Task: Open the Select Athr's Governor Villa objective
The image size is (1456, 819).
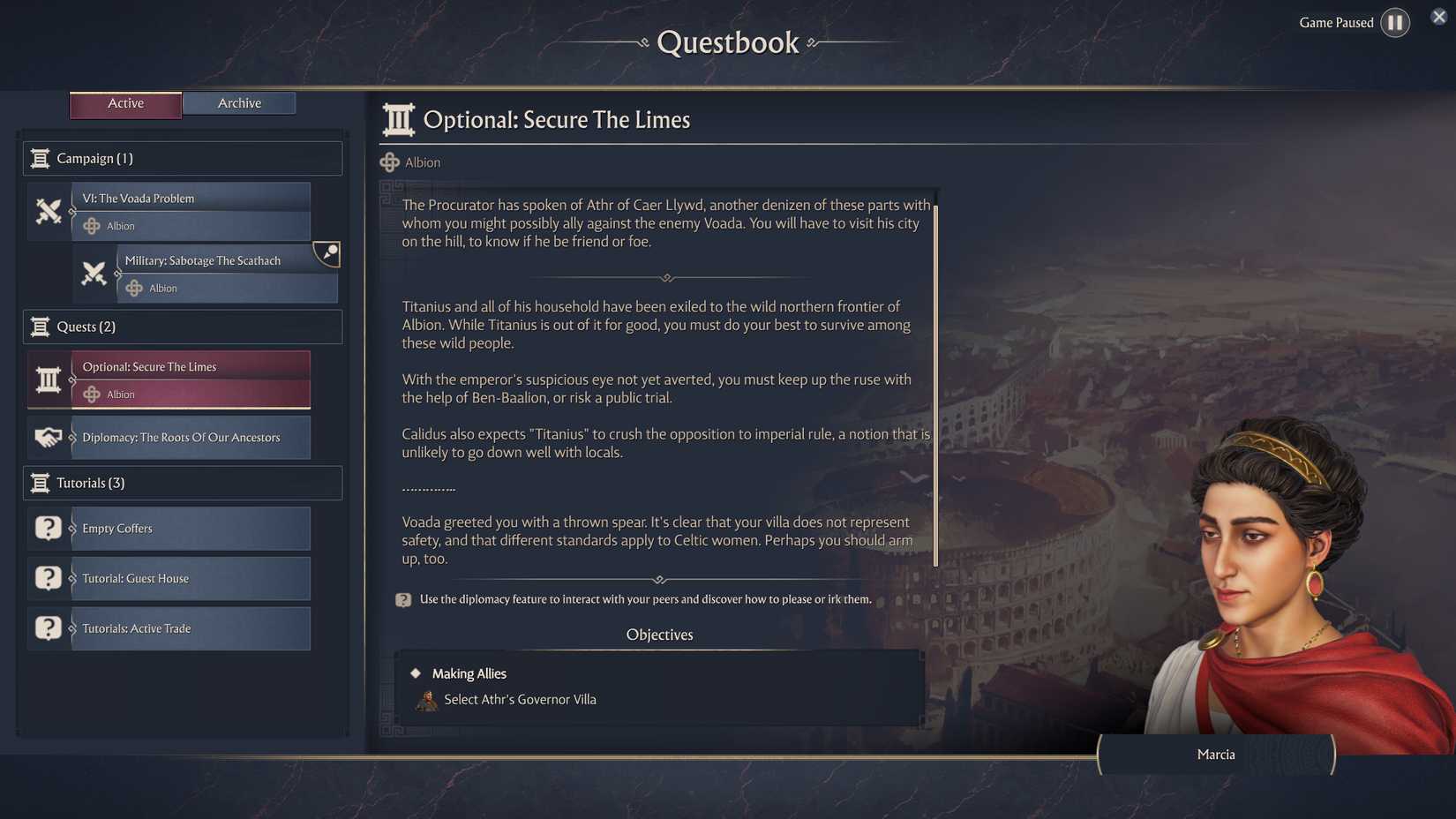Action: click(521, 699)
